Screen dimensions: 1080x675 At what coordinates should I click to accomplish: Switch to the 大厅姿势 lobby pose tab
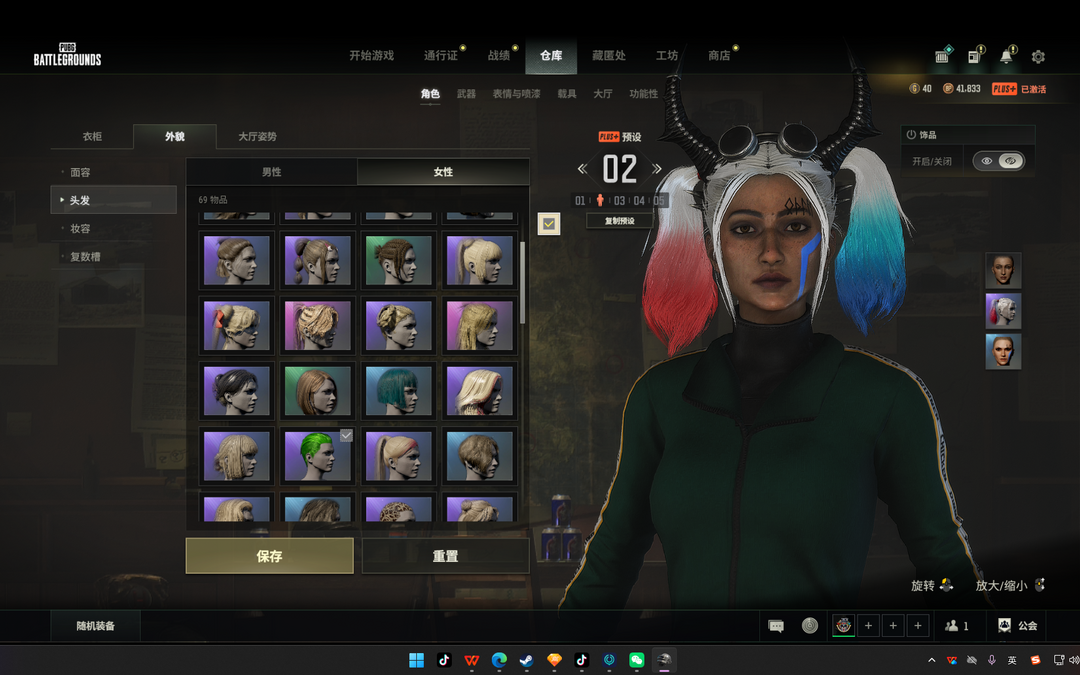pyautogui.click(x=257, y=137)
